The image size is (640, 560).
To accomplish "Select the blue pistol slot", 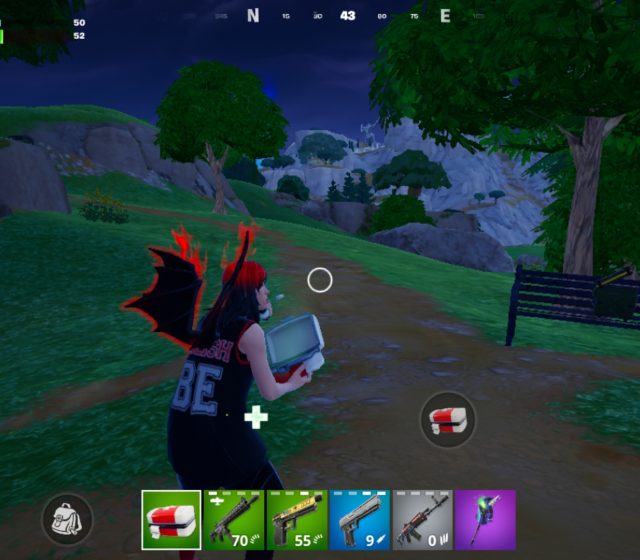I will point(359,519).
